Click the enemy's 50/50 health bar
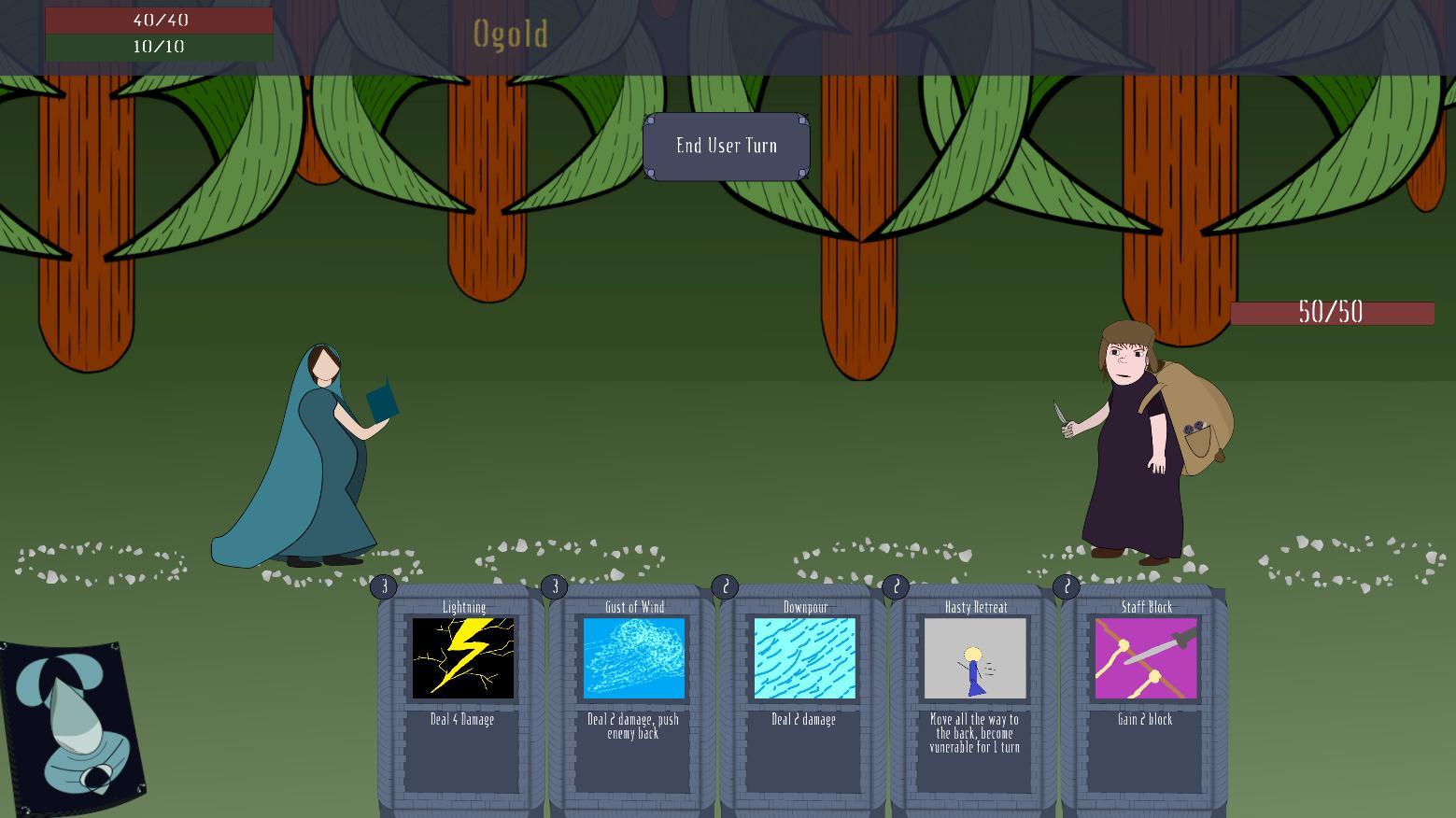Image resolution: width=1456 pixels, height=818 pixels. click(x=1332, y=312)
